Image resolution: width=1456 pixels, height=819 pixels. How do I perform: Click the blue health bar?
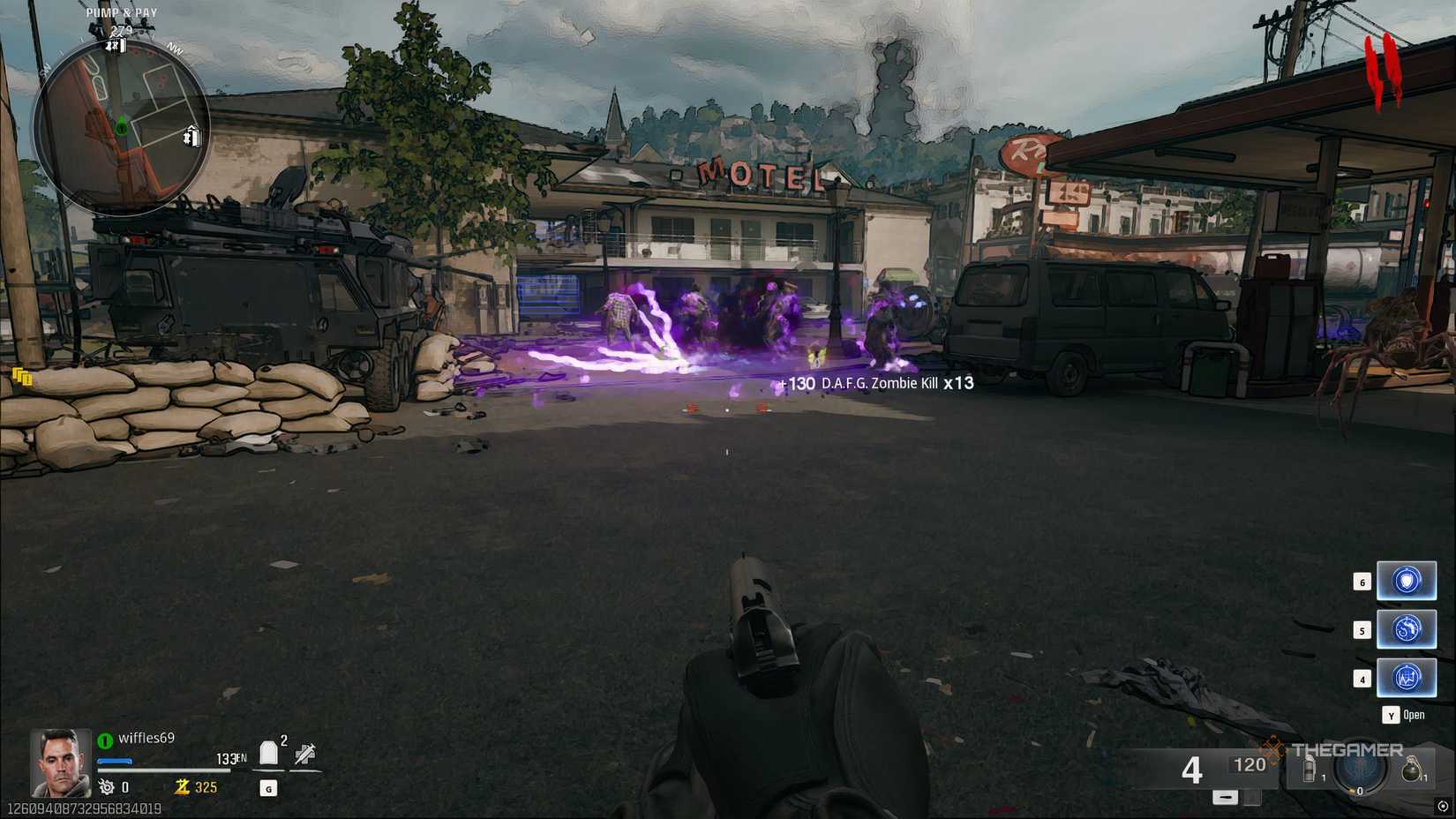(113, 761)
